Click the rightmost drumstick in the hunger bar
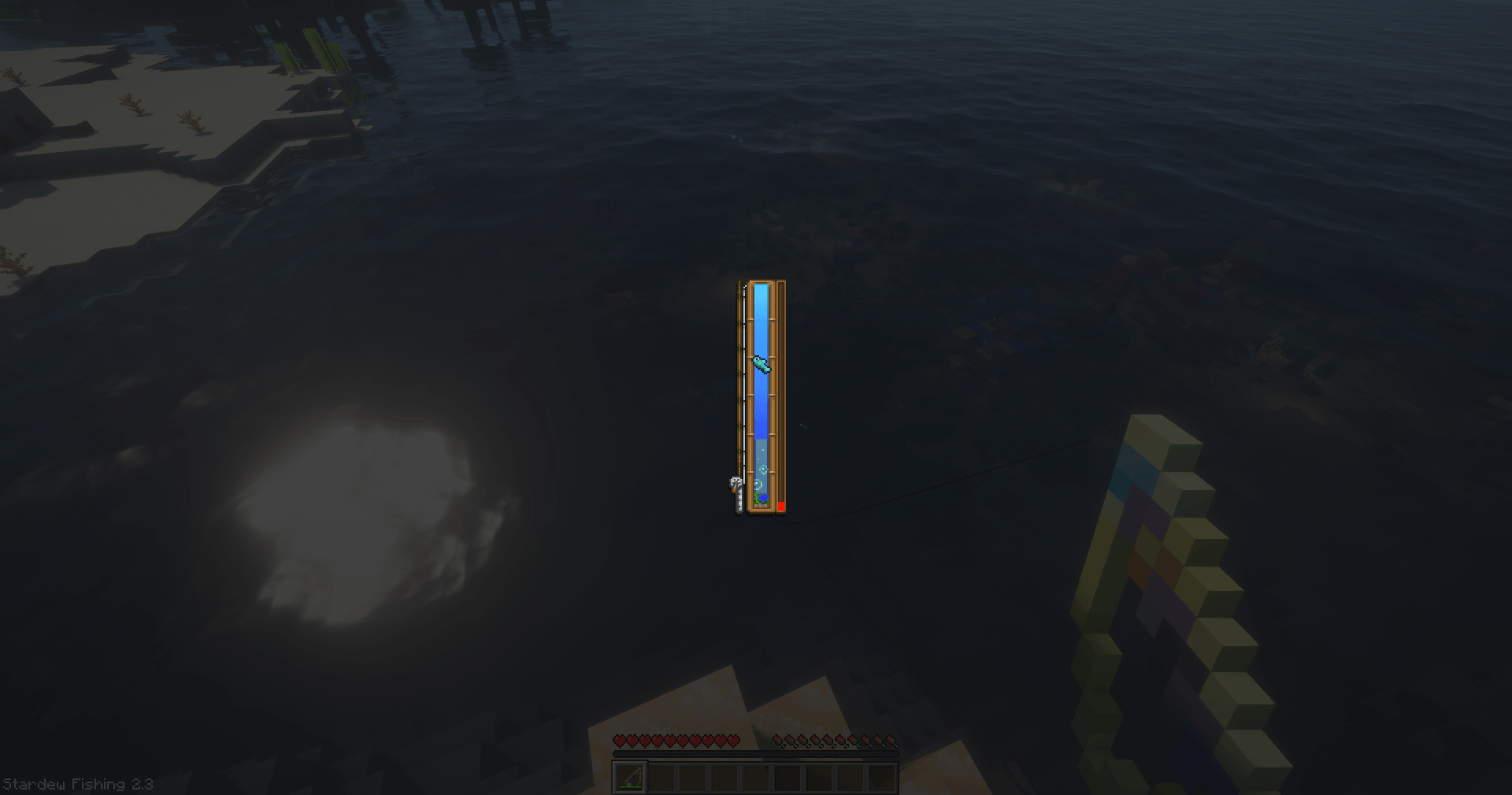 [x=891, y=741]
